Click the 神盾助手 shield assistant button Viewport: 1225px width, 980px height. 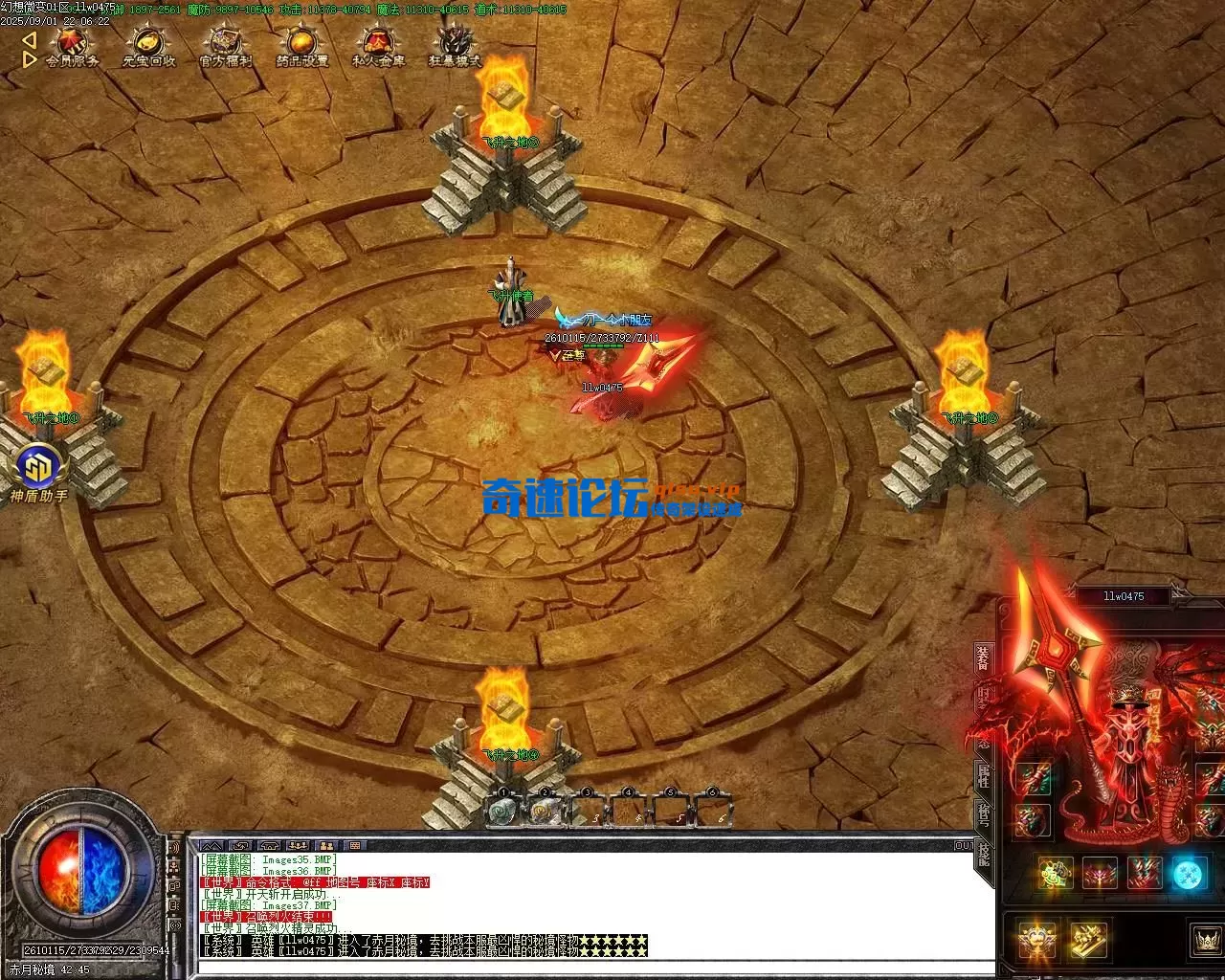(39, 468)
